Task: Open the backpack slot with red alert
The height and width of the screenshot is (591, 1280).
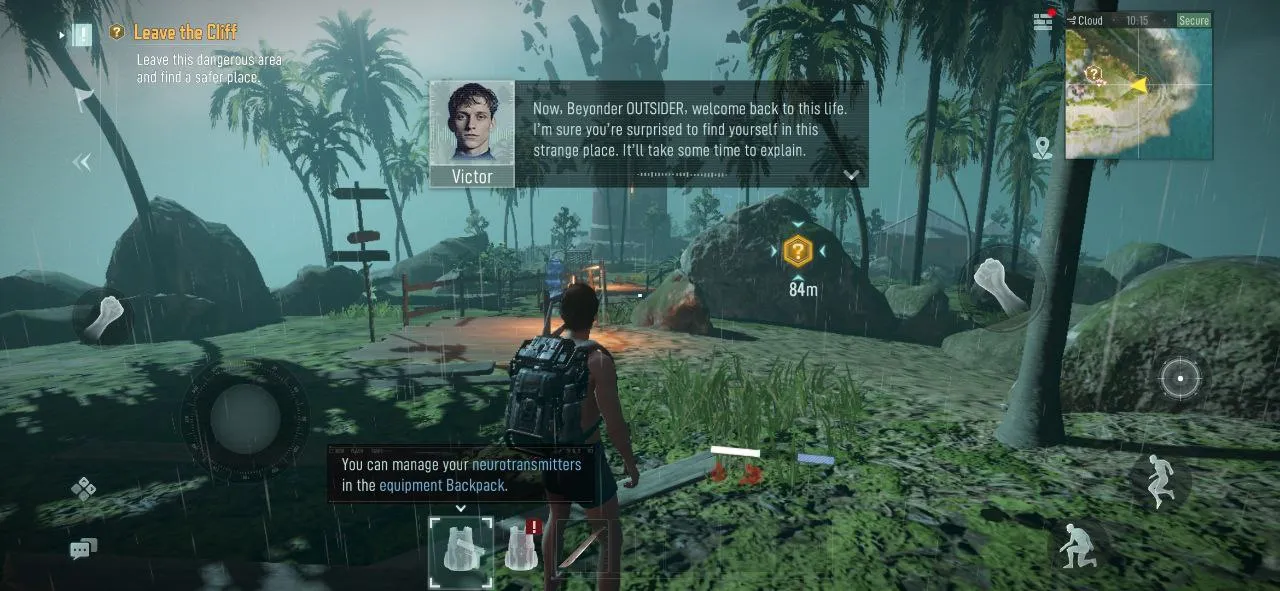Action: (x=520, y=547)
